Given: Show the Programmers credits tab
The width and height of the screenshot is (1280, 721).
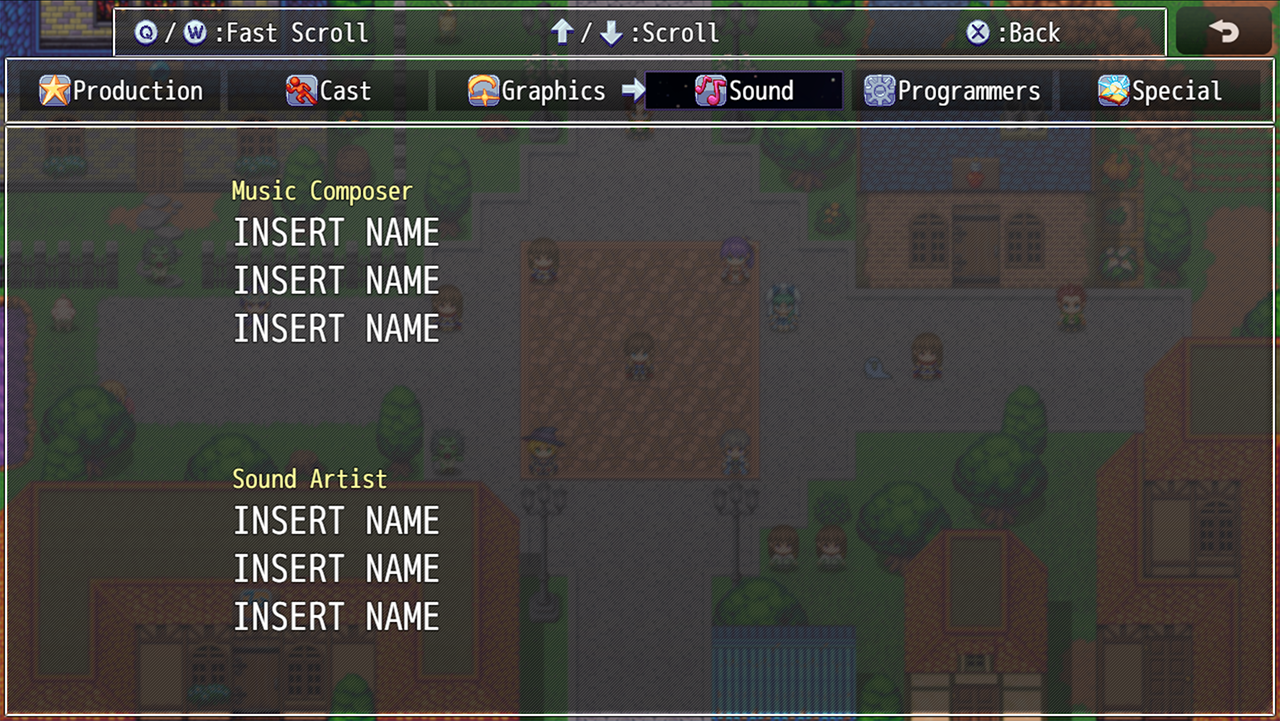Looking at the screenshot, I should [x=952, y=91].
